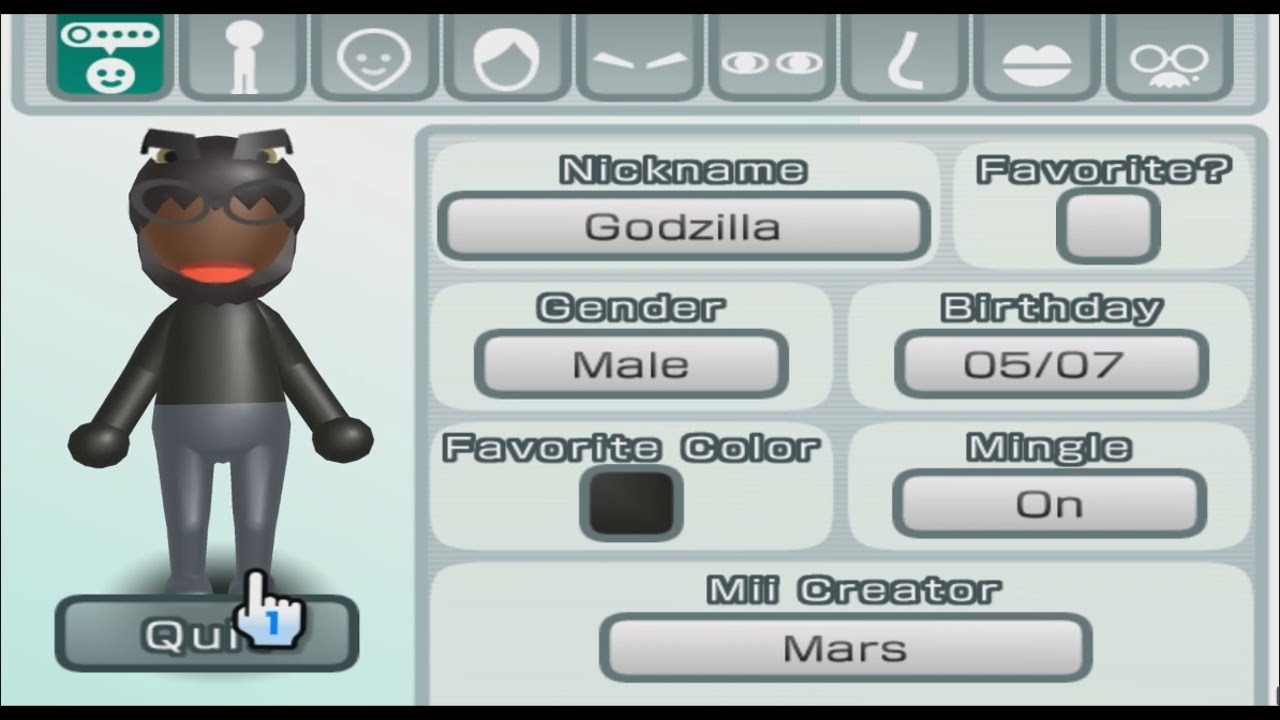Select the body build editor icon
Viewport: 1280px width, 720px height.
(x=240, y=57)
